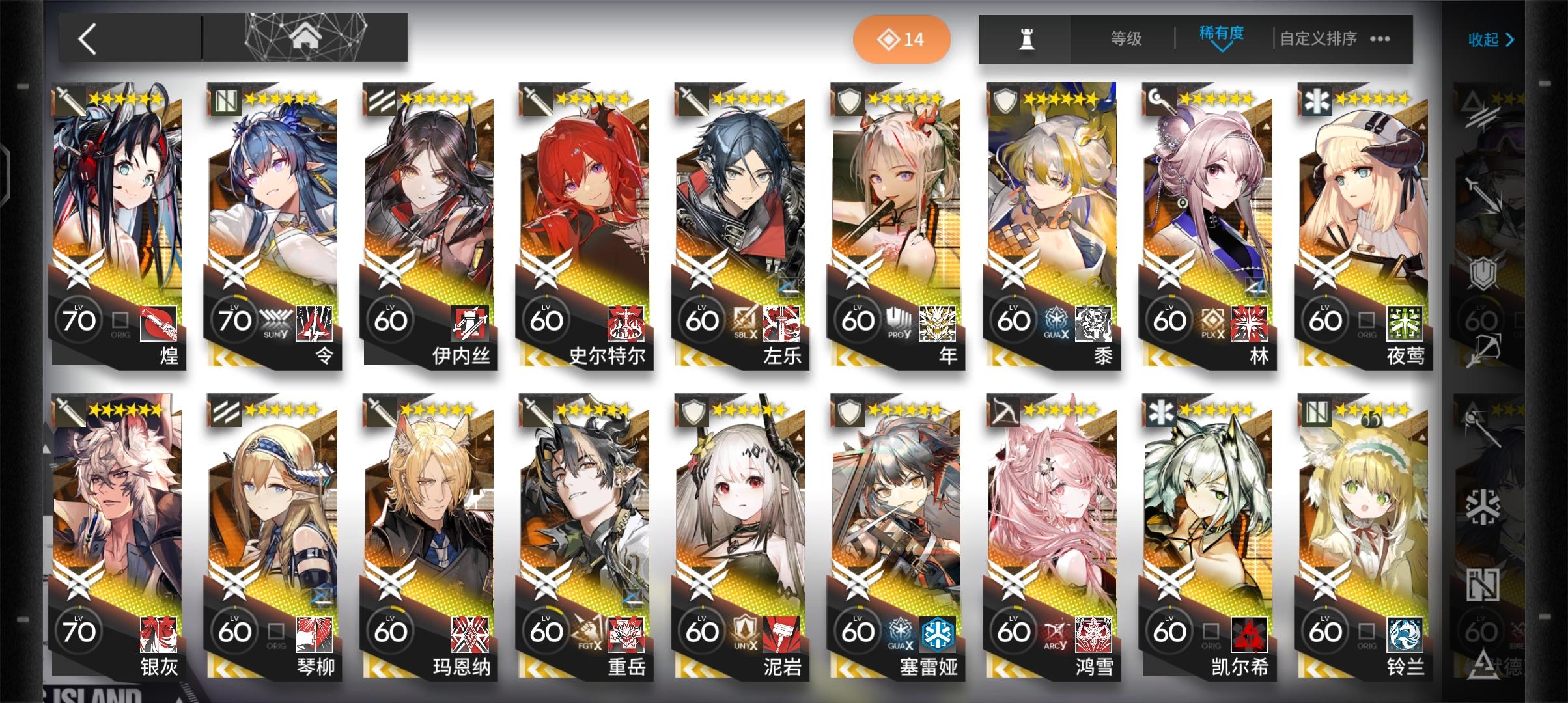
Task: Open the ellipsis sort options menu
Action: (x=1380, y=39)
